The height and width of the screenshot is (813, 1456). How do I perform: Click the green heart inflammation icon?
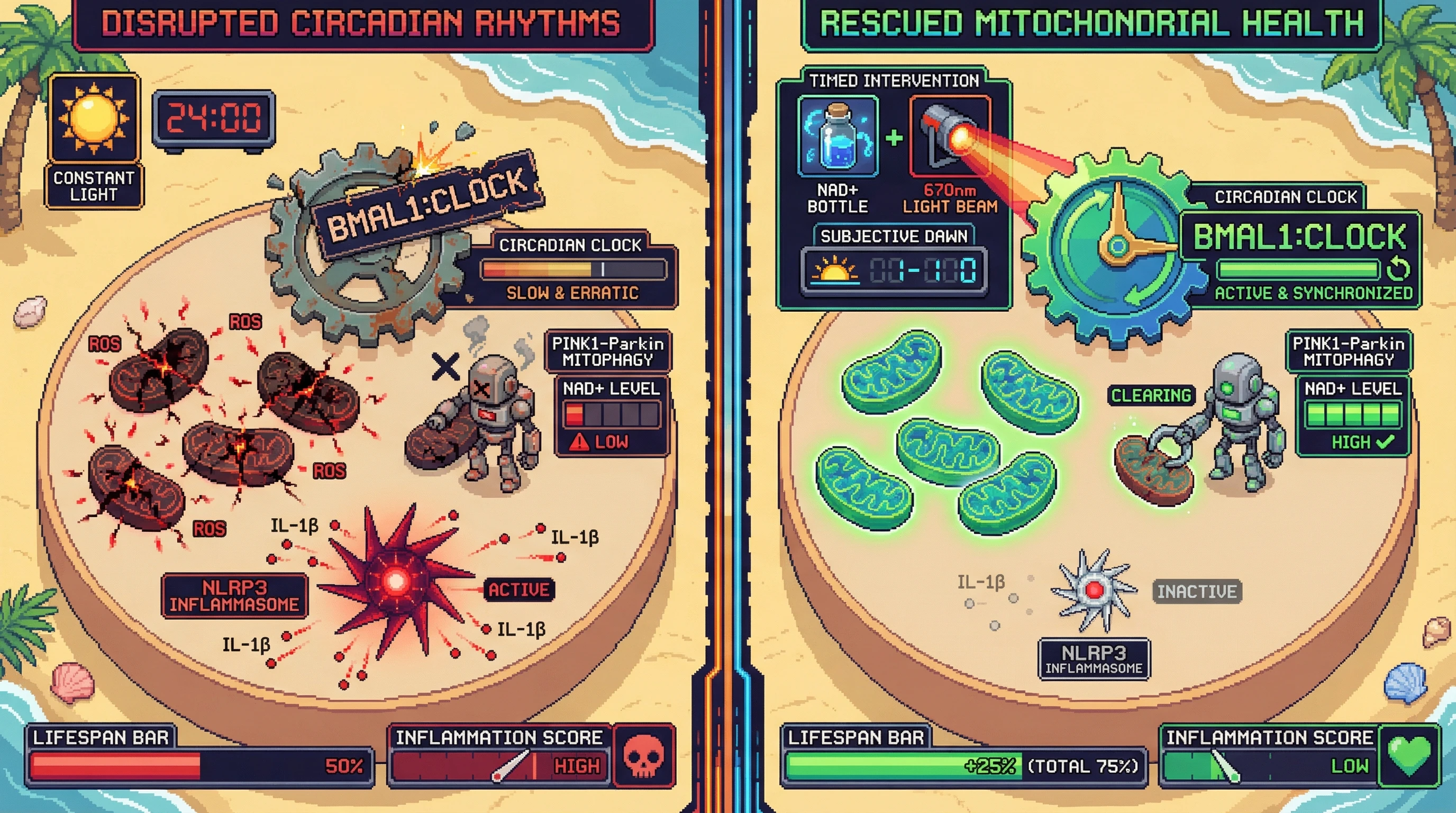pos(1409,756)
